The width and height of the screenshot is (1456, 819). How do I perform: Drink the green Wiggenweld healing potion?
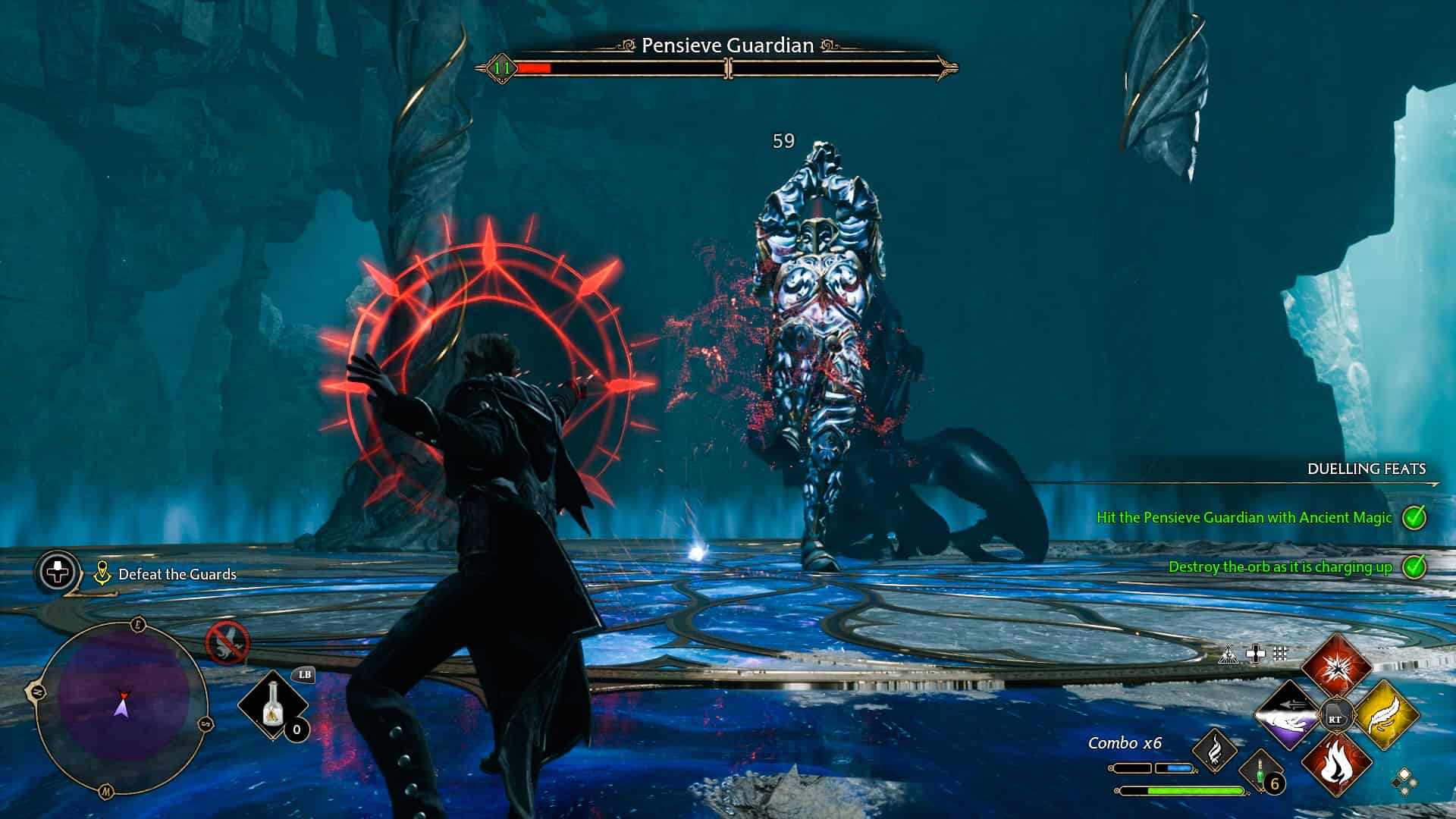click(x=1261, y=771)
